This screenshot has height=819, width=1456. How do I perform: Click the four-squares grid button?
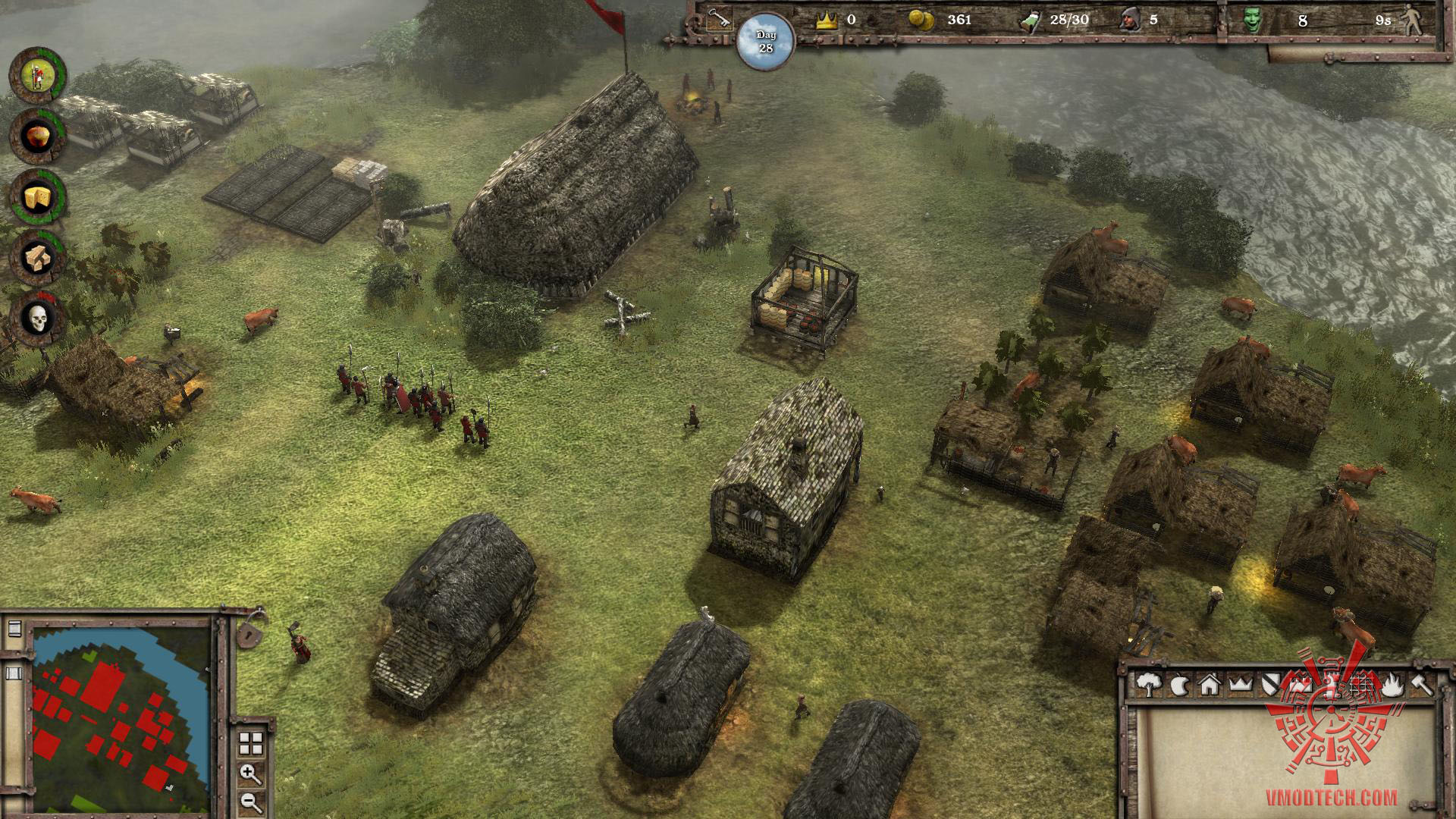pos(251,743)
